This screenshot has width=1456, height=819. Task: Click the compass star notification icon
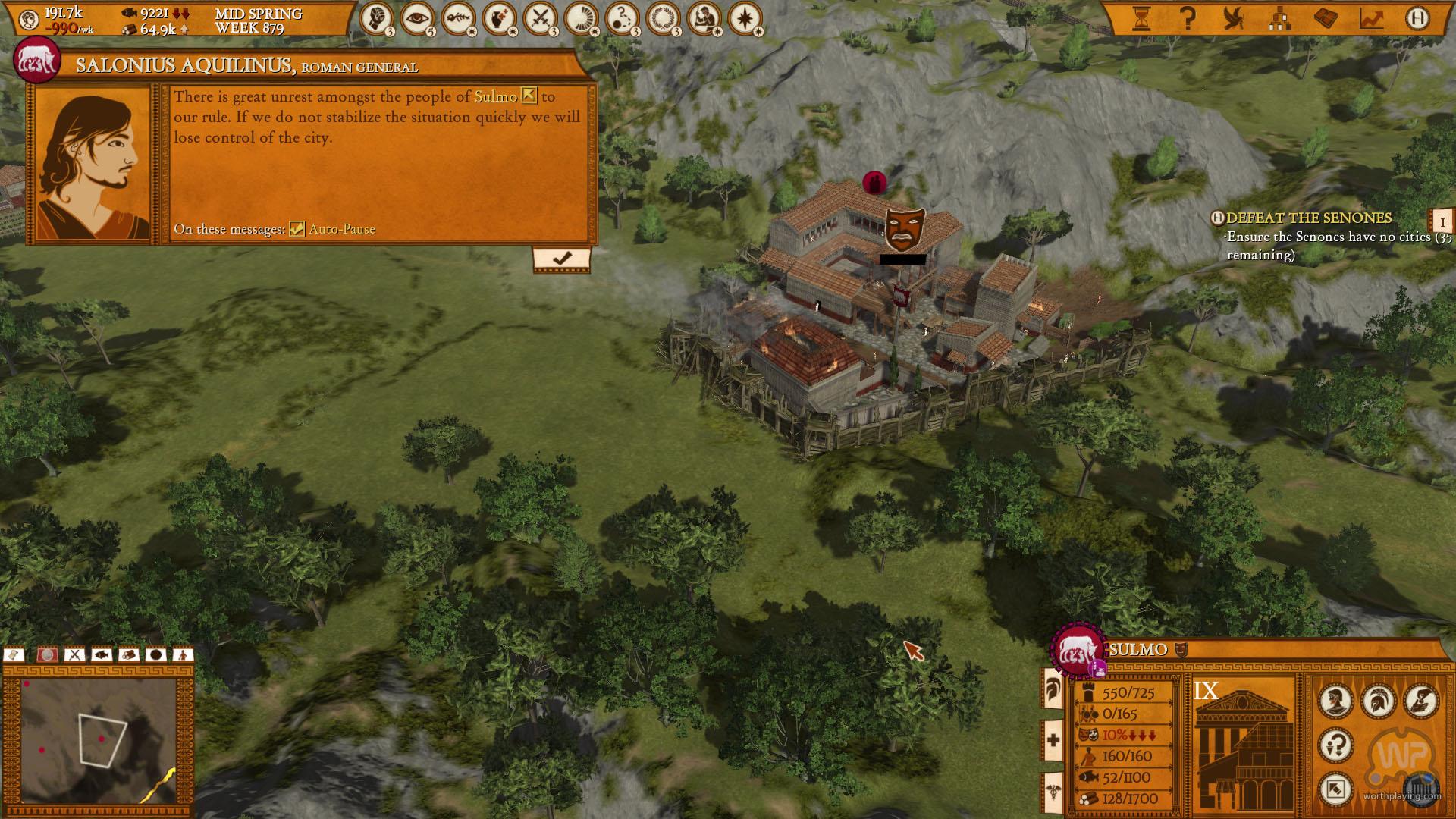pos(745,19)
